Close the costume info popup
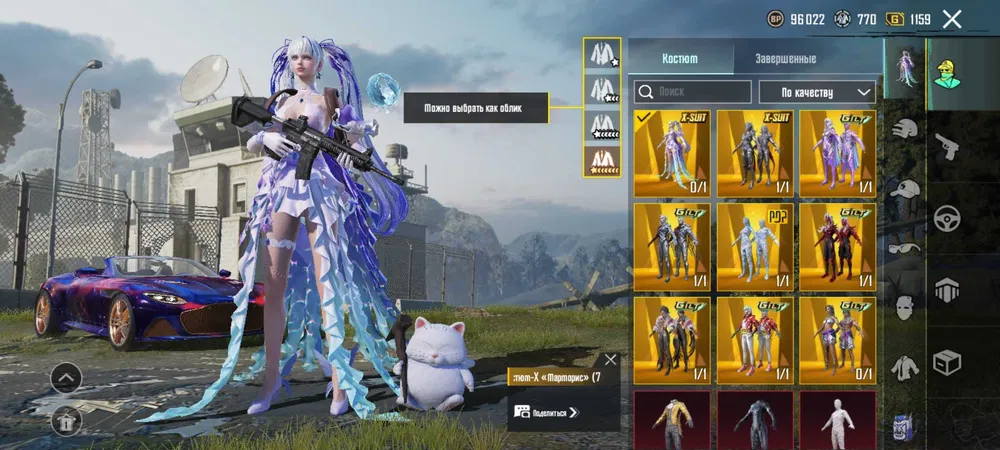The height and width of the screenshot is (450, 1000). click(x=611, y=360)
